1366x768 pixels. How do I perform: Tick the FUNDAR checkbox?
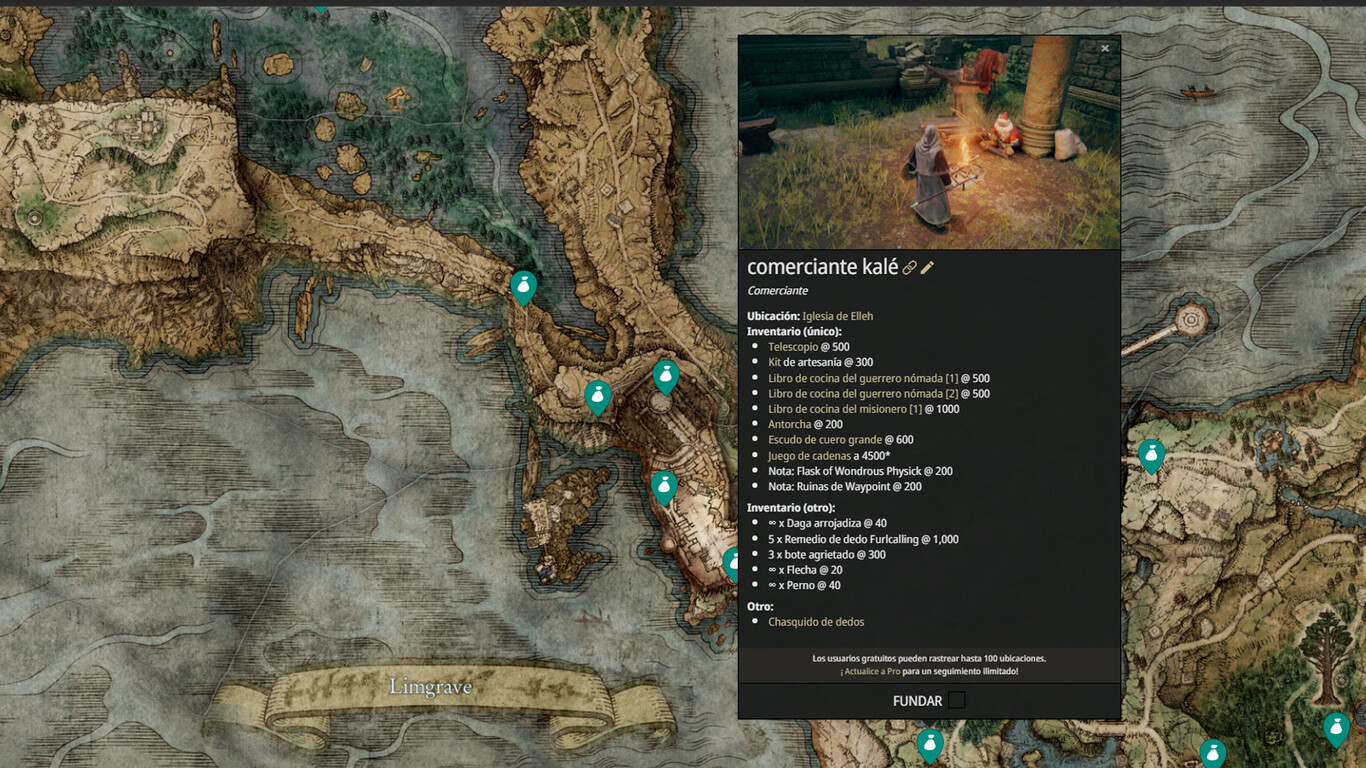tap(957, 701)
